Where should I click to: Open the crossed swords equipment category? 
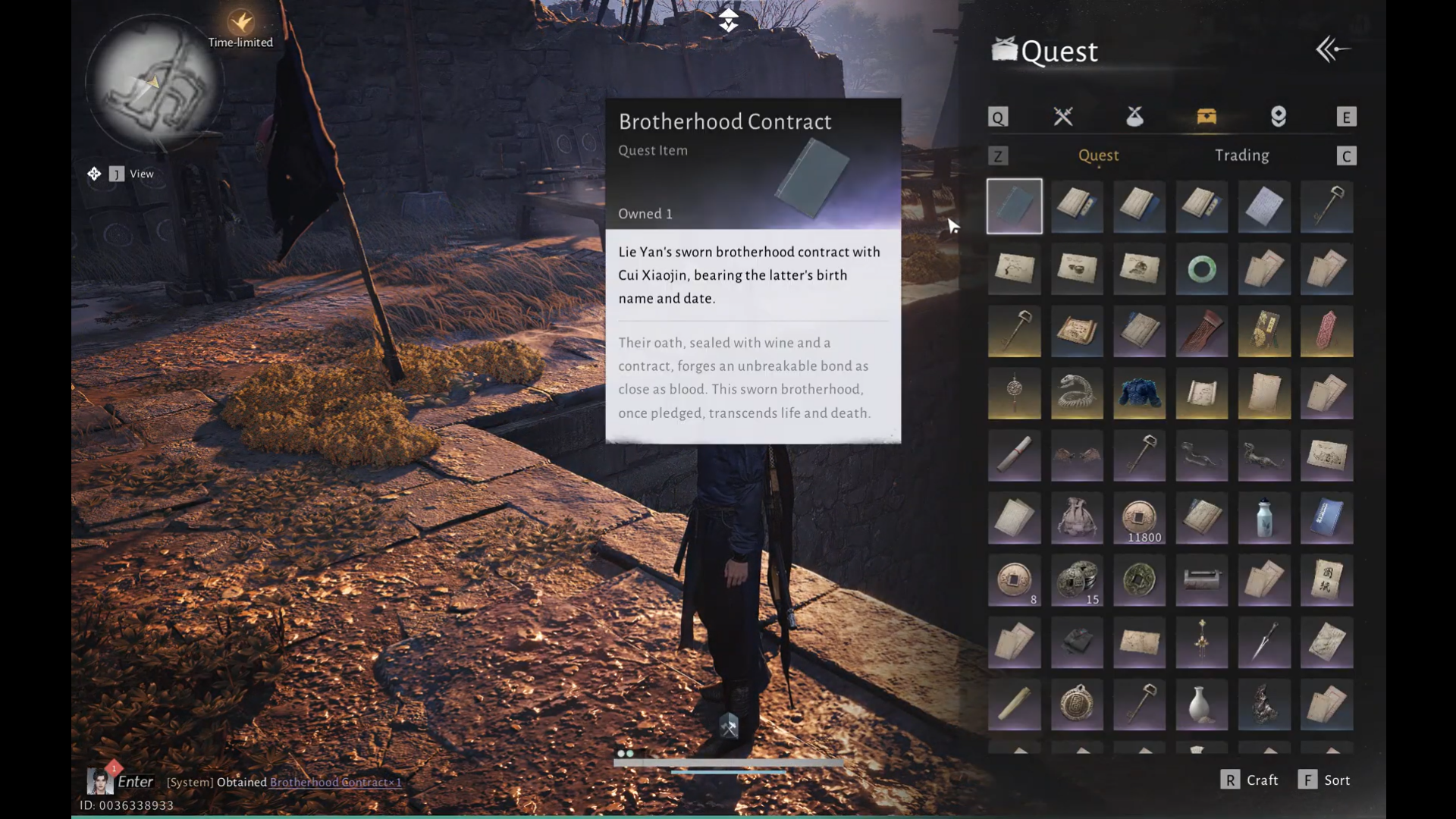coord(1063,117)
